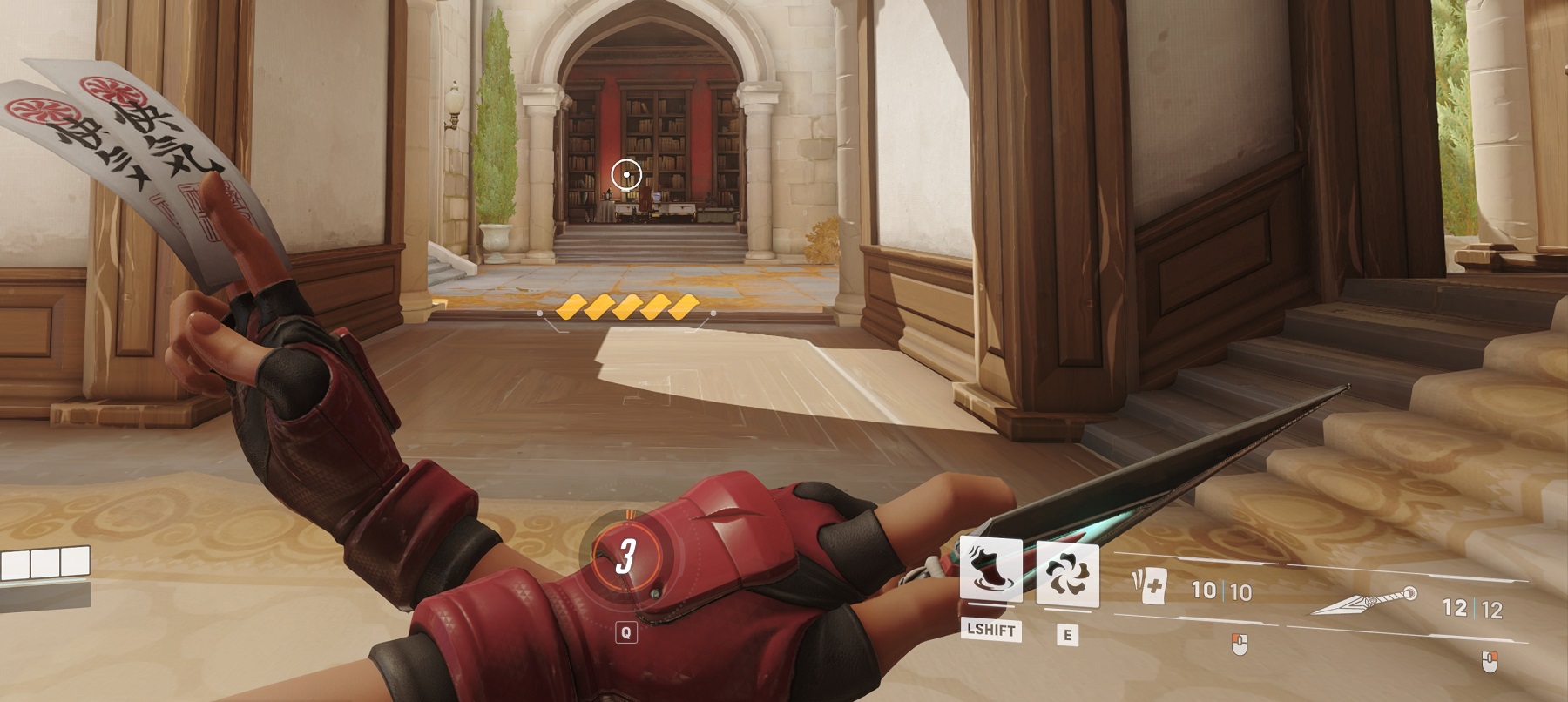Activate the Swift Step ability icon
Image resolution: width=1568 pixels, height=702 pixels.
[990, 569]
